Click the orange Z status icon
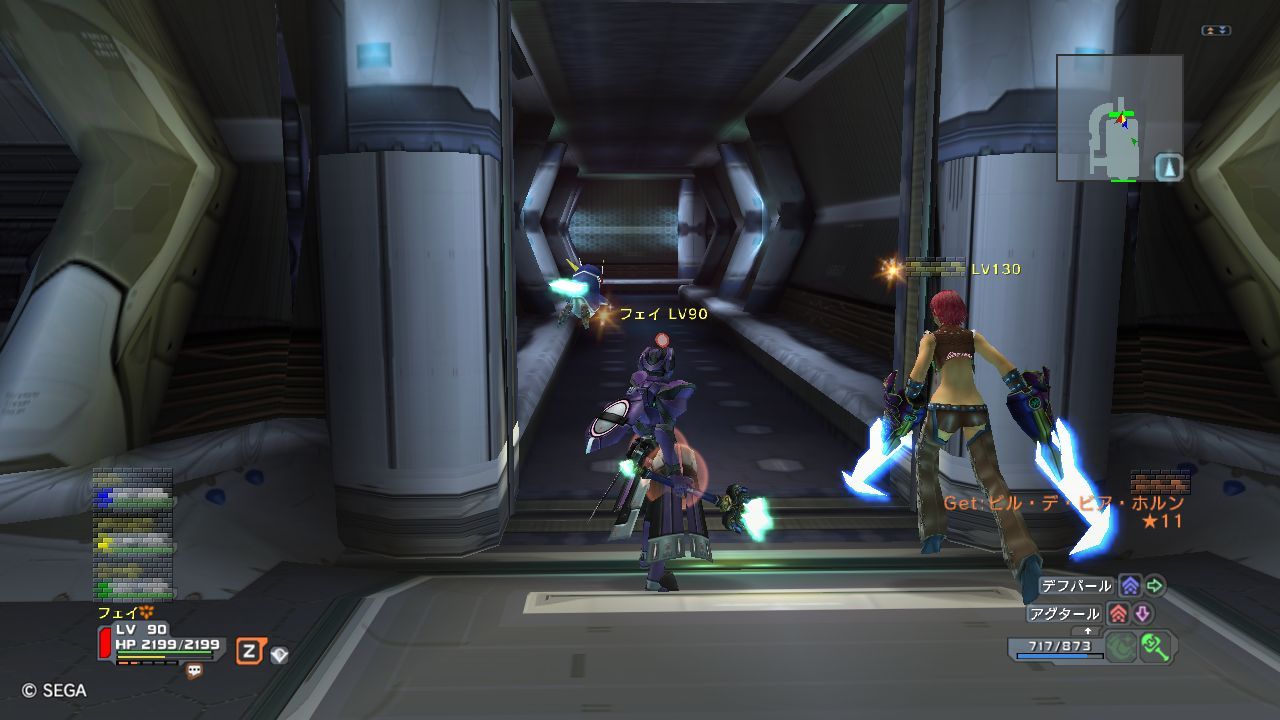1280x720 pixels. 249,653
